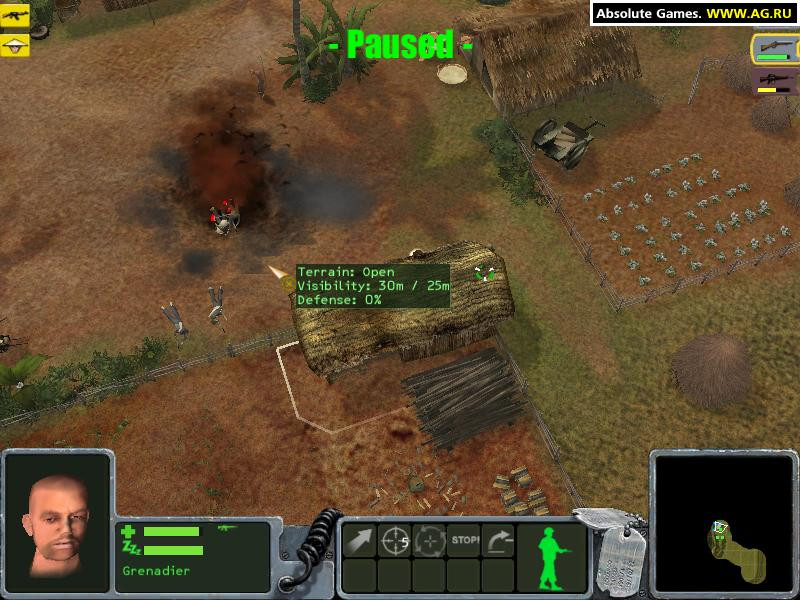Screen dimensions: 800x600
Task: Choose the crosshair attack command
Action: (395, 540)
